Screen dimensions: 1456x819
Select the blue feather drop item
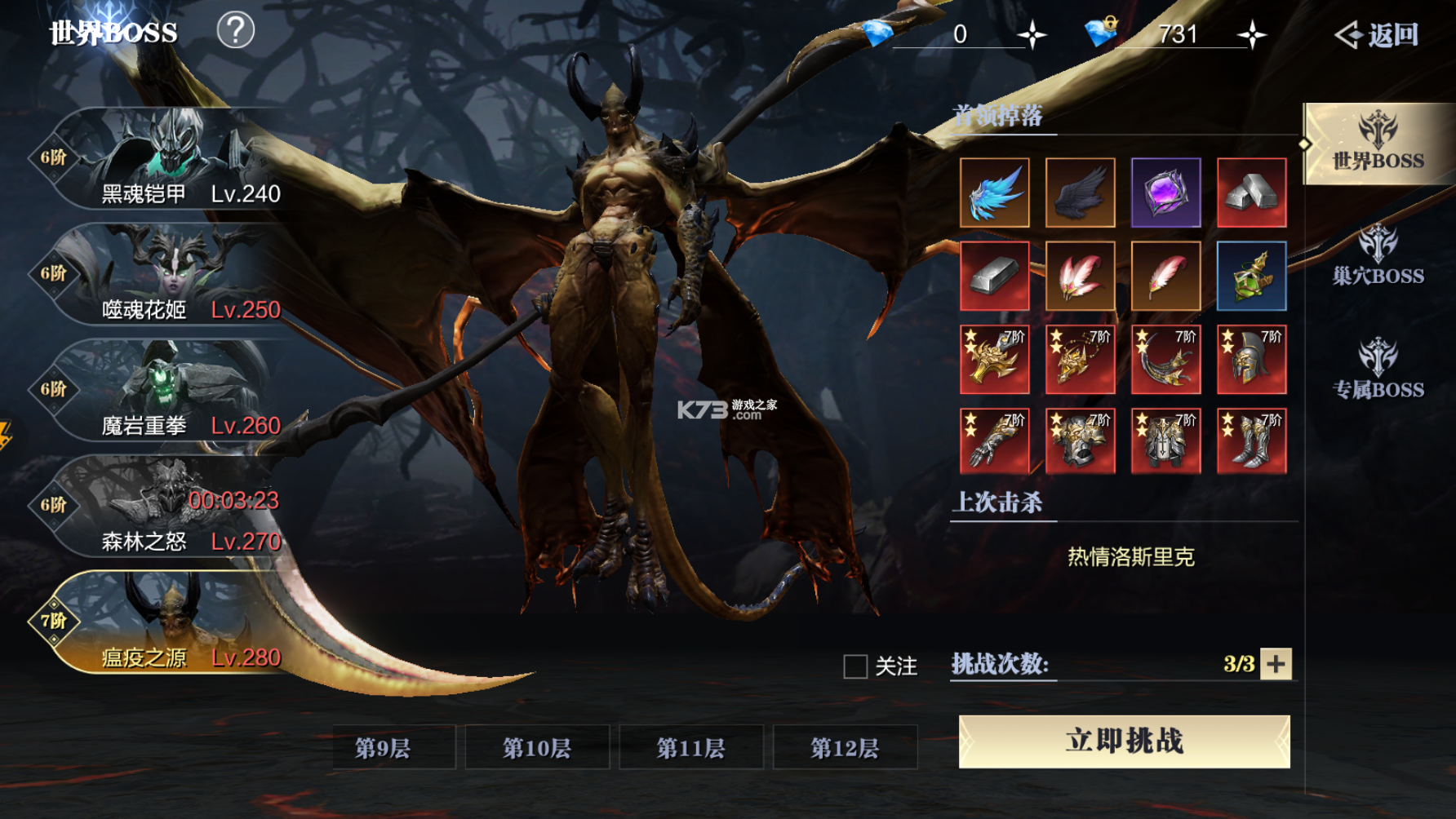(x=995, y=193)
